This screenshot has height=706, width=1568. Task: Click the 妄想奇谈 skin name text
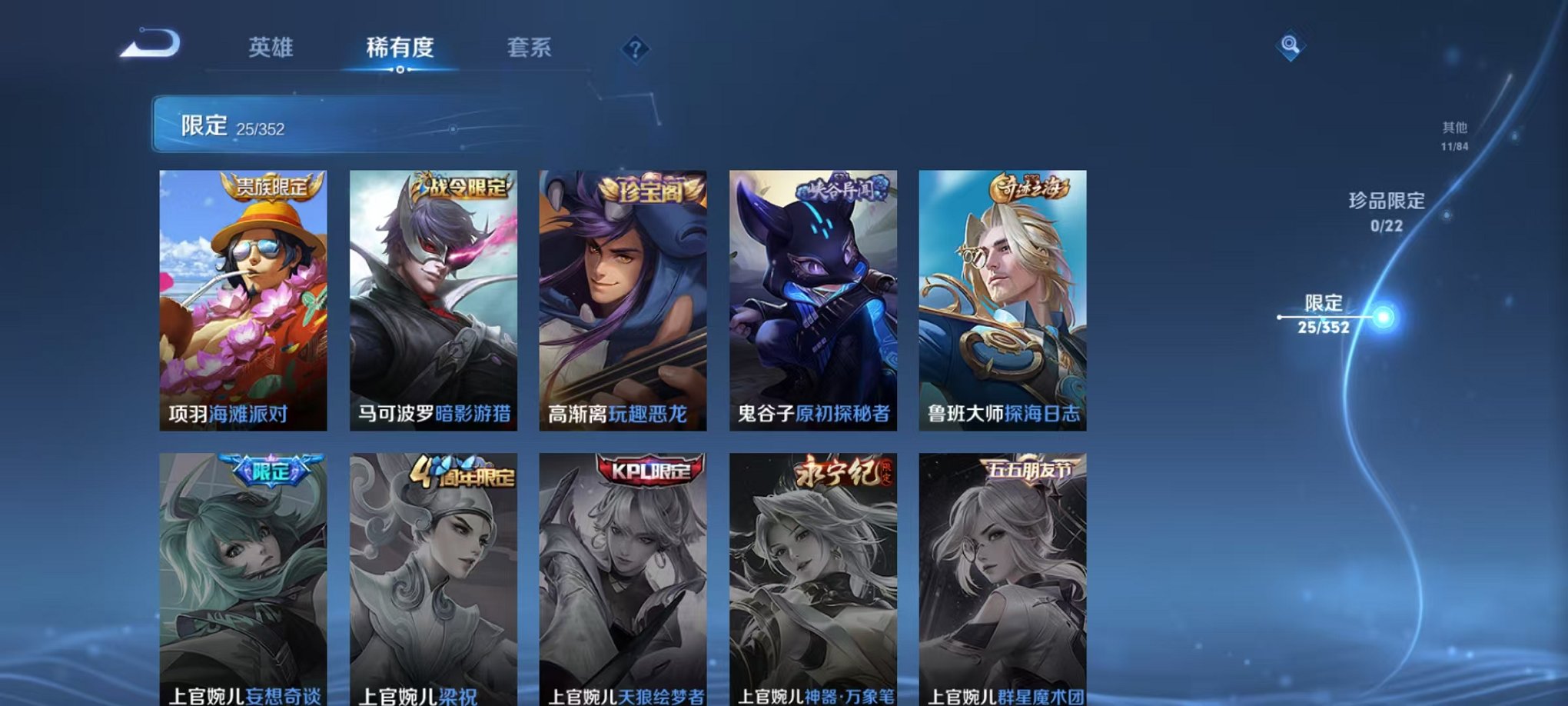pyautogui.click(x=284, y=695)
